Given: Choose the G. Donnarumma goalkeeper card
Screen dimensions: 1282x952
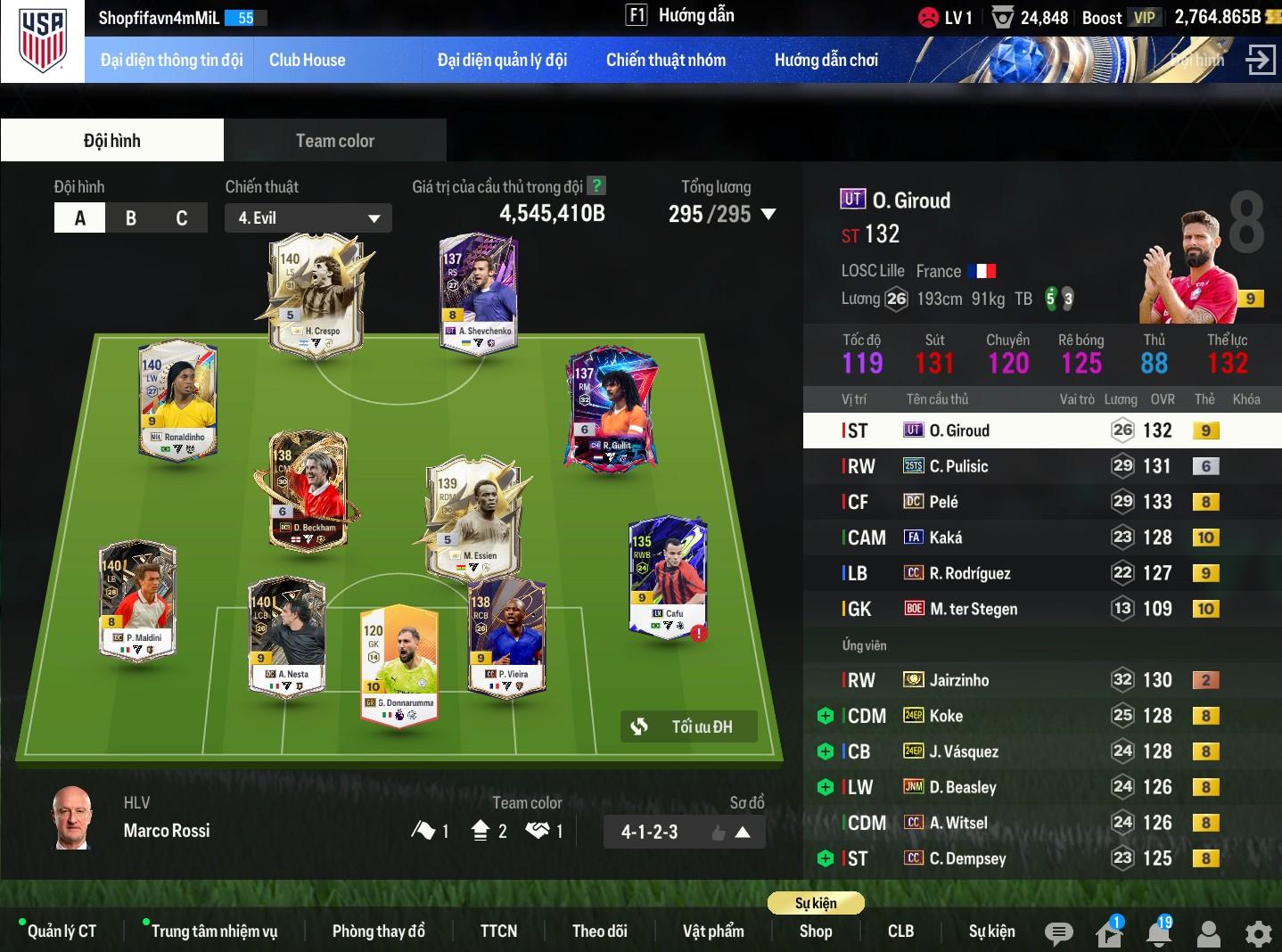Looking at the screenshot, I should (399, 664).
